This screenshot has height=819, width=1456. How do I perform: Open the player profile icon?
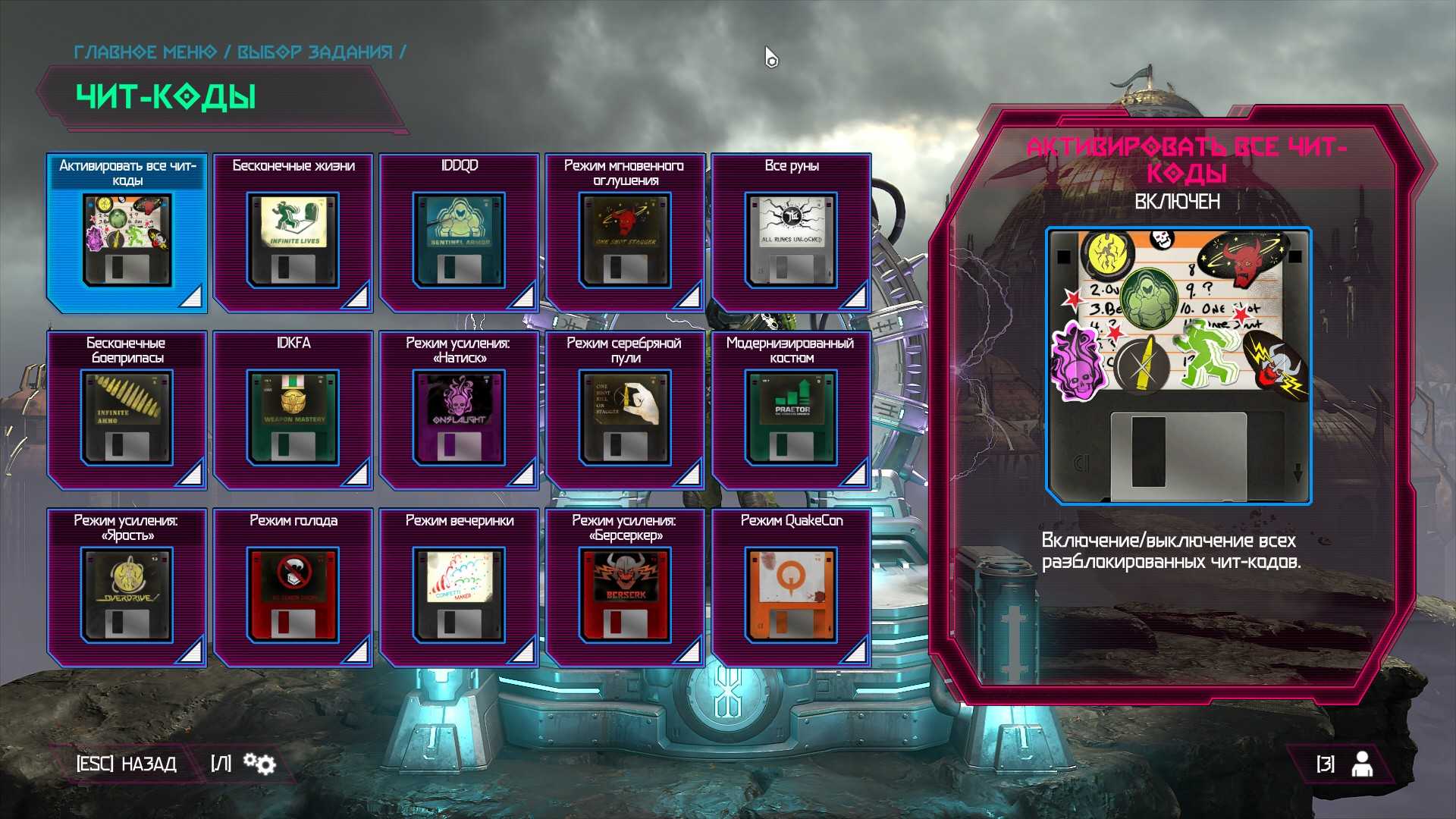tap(1362, 764)
